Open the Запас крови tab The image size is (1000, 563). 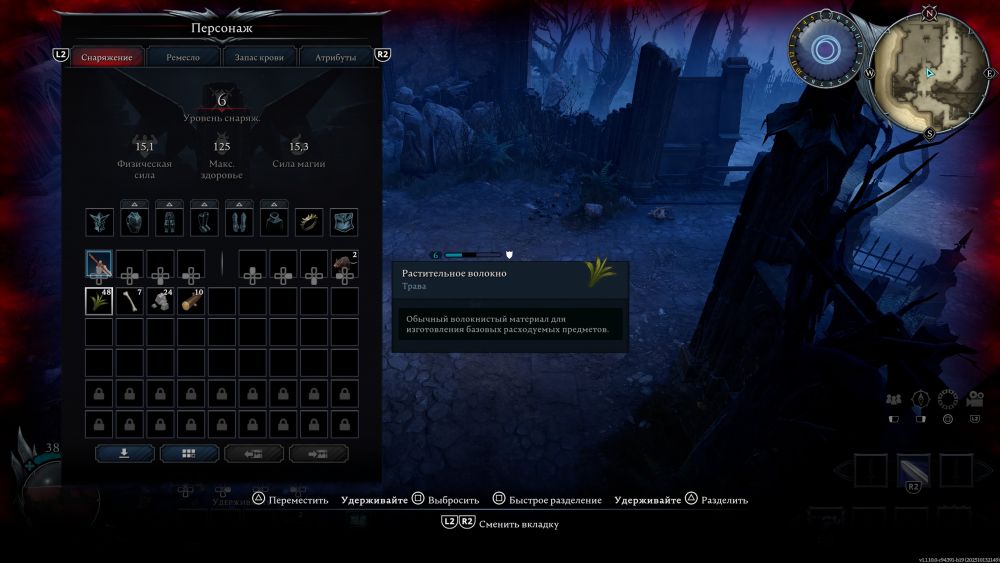(259, 57)
